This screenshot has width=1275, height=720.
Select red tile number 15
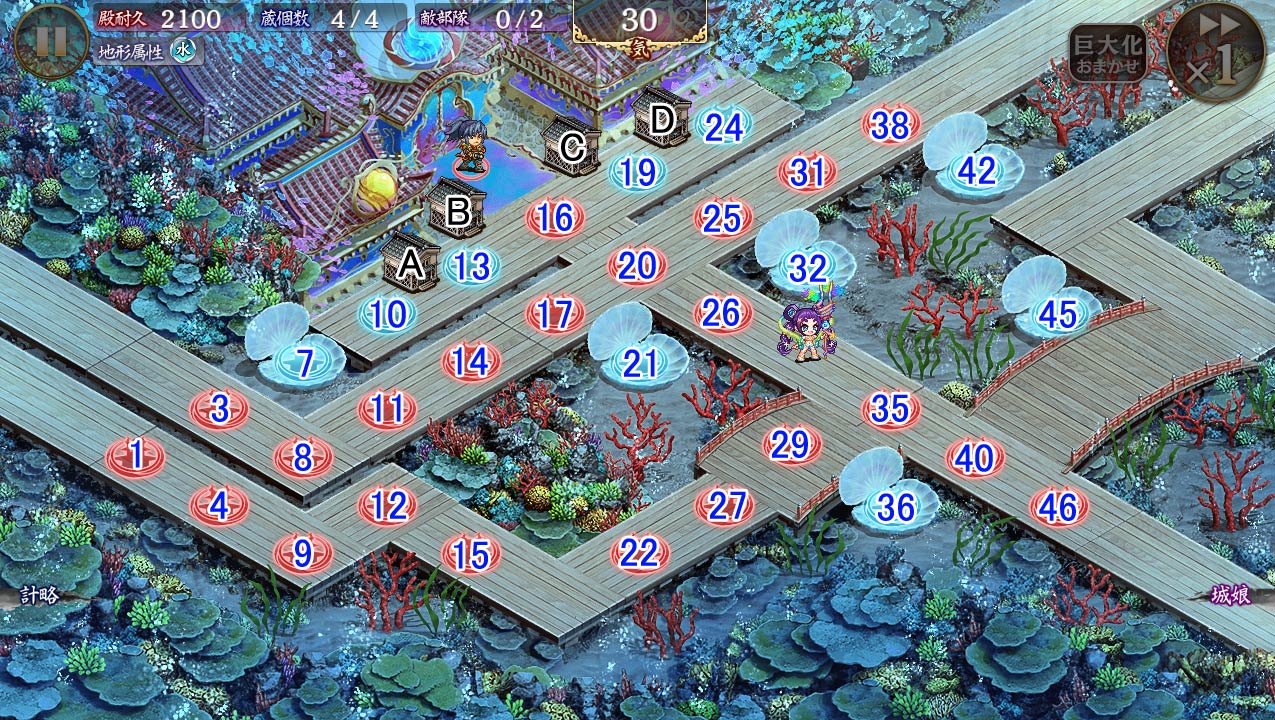point(471,553)
